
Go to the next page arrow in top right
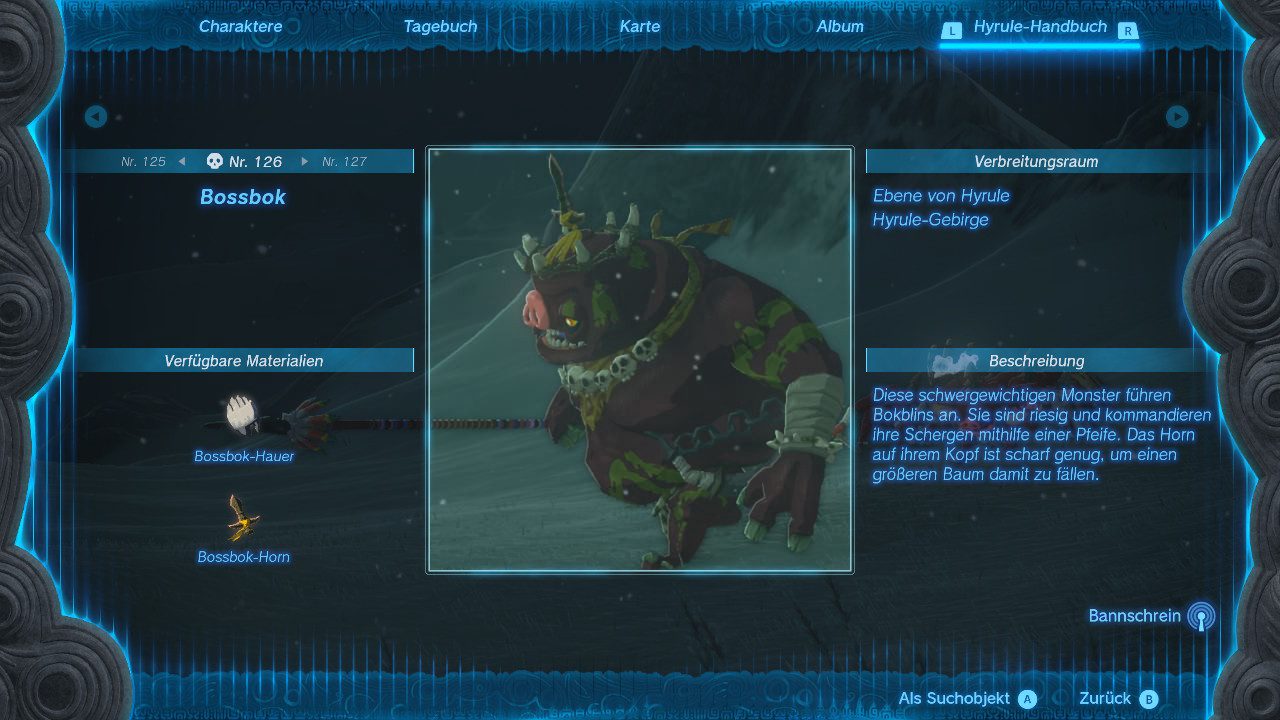point(1177,117)
